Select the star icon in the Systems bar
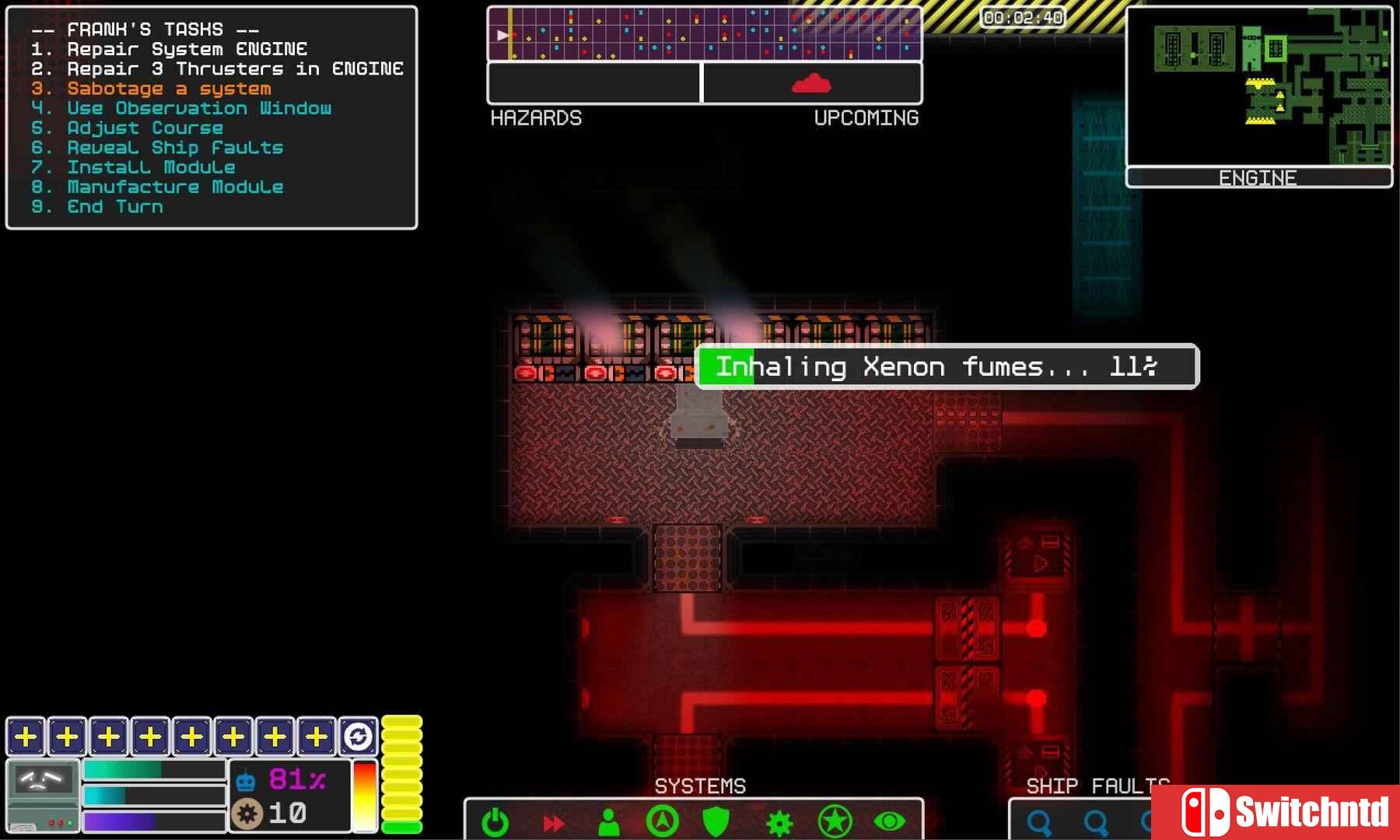1400x840 pixels. pyautogui.click(x=835, y=821)
